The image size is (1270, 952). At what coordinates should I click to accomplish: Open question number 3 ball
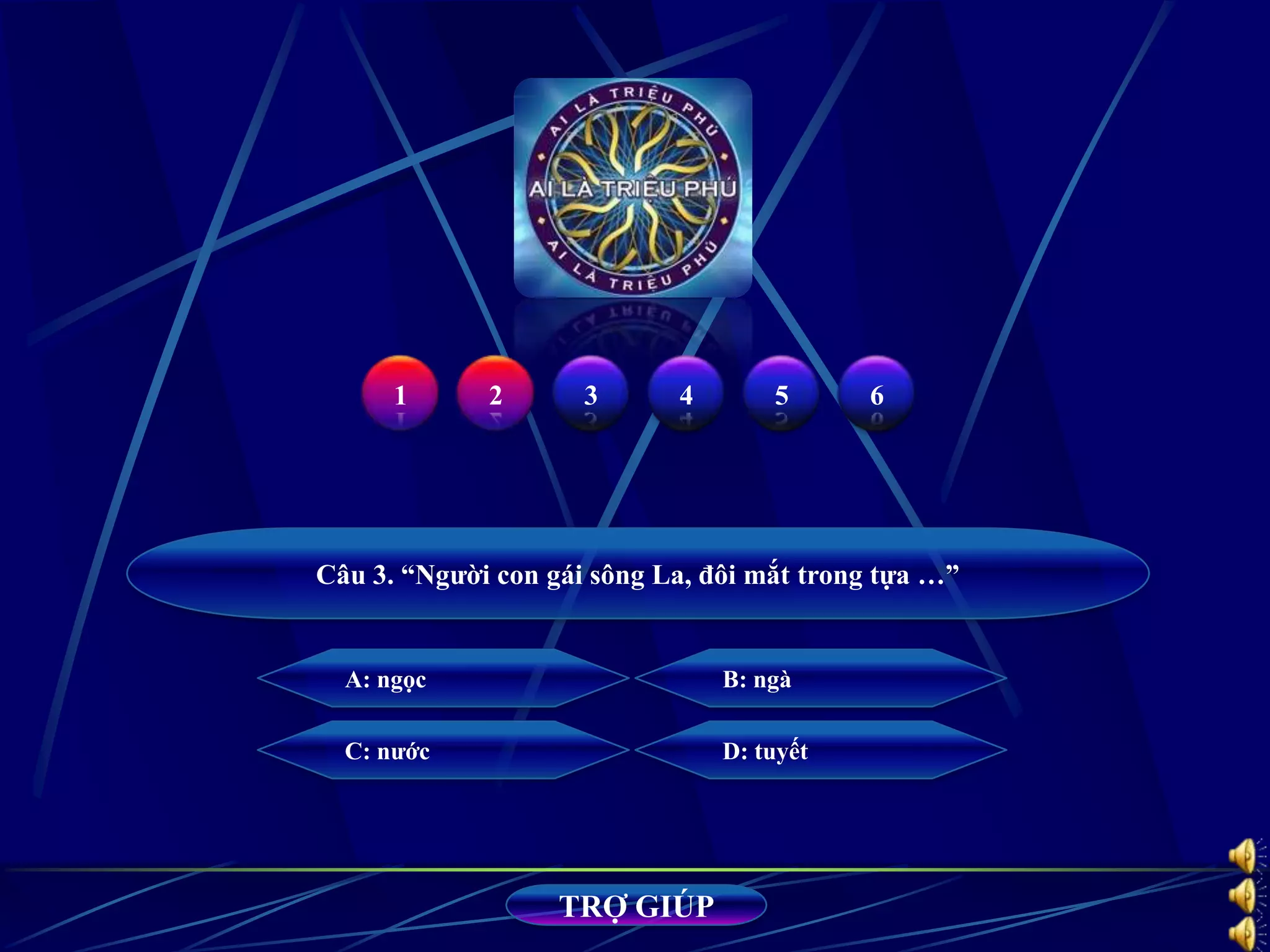pyautogui.click(x=590, y=394)
